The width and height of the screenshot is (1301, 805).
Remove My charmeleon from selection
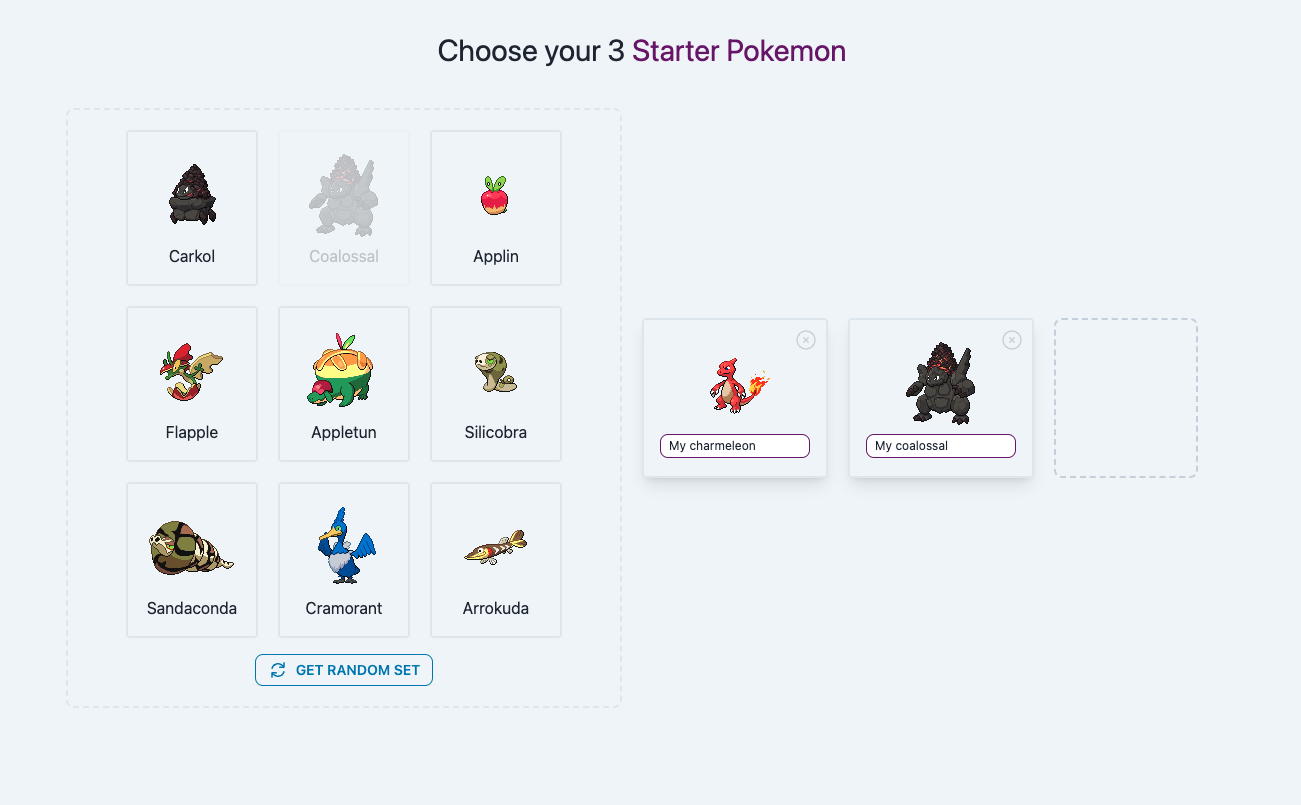click(806, 340)
